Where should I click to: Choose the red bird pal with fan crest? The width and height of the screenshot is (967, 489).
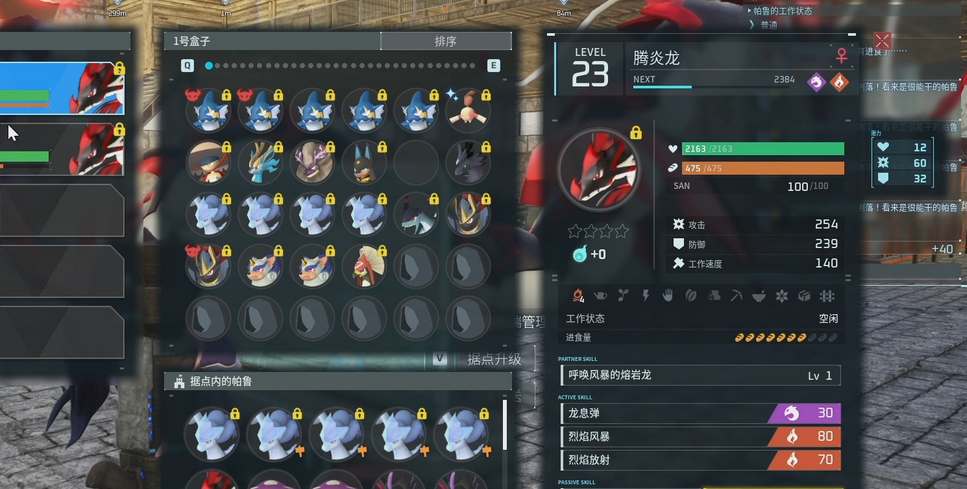[364, 265]
